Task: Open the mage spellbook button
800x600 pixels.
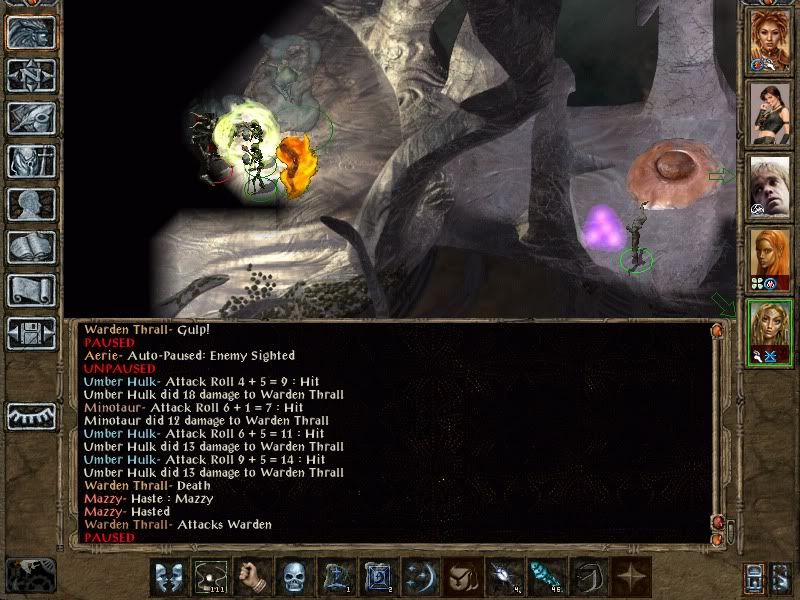Action: tap(31, 247)
